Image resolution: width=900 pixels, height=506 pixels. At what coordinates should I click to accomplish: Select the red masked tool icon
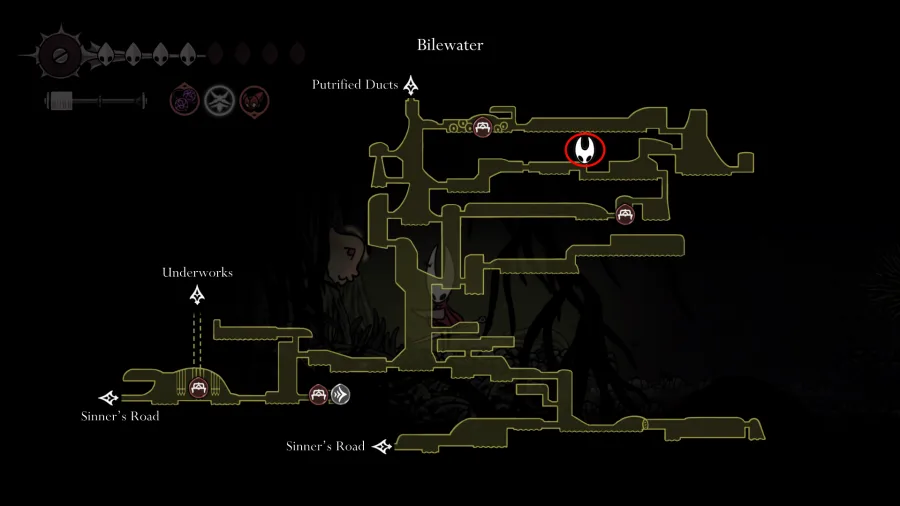[x=254, y=100]
